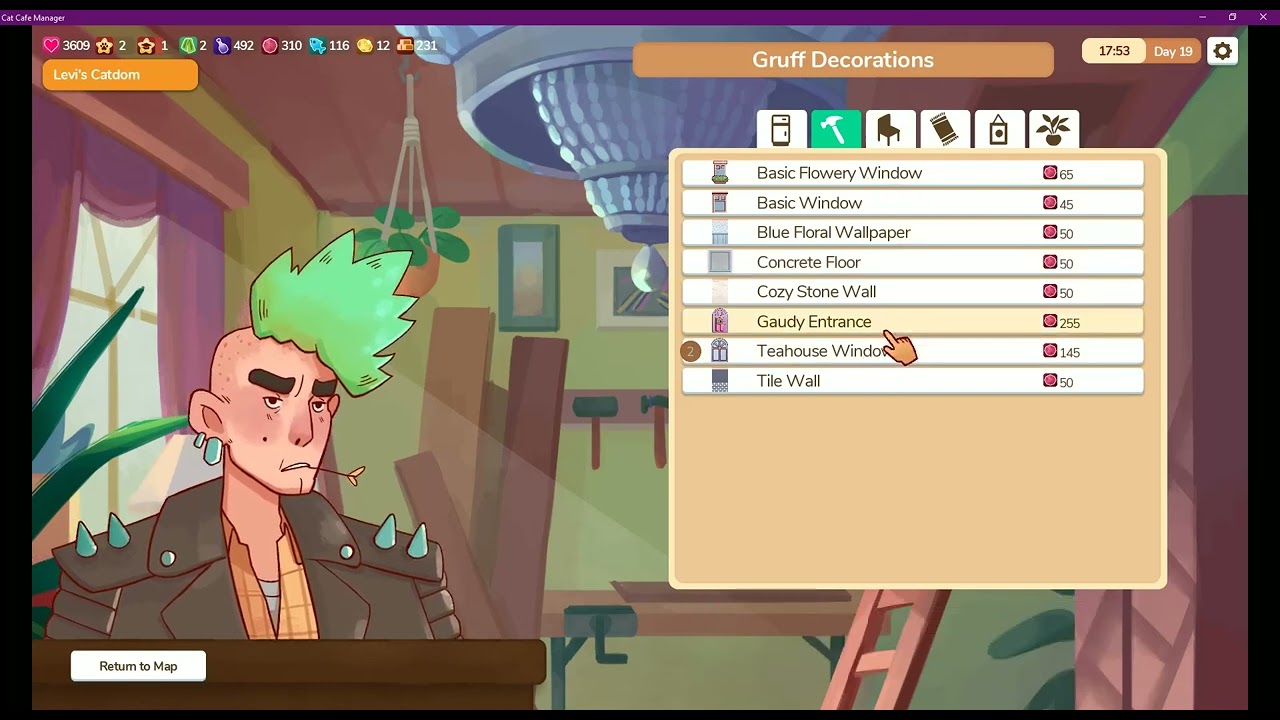Select Basic Window from the list
The height and width of the screenshot is (720, 1280).
click(x=912, y=203)
